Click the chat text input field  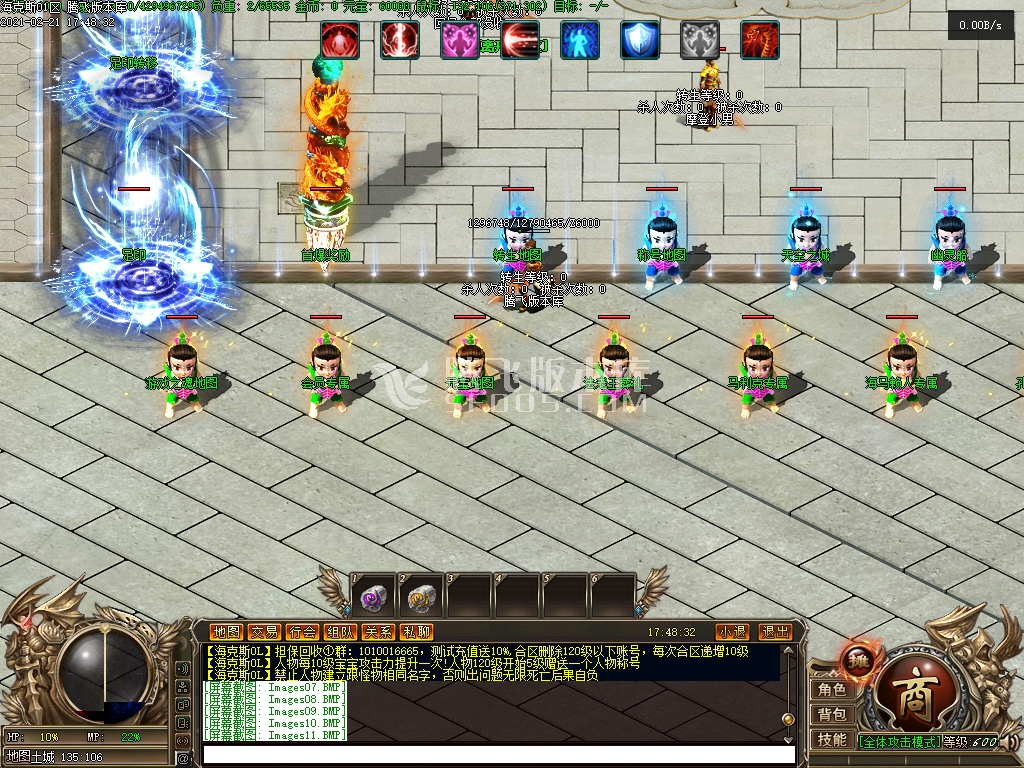498,753
